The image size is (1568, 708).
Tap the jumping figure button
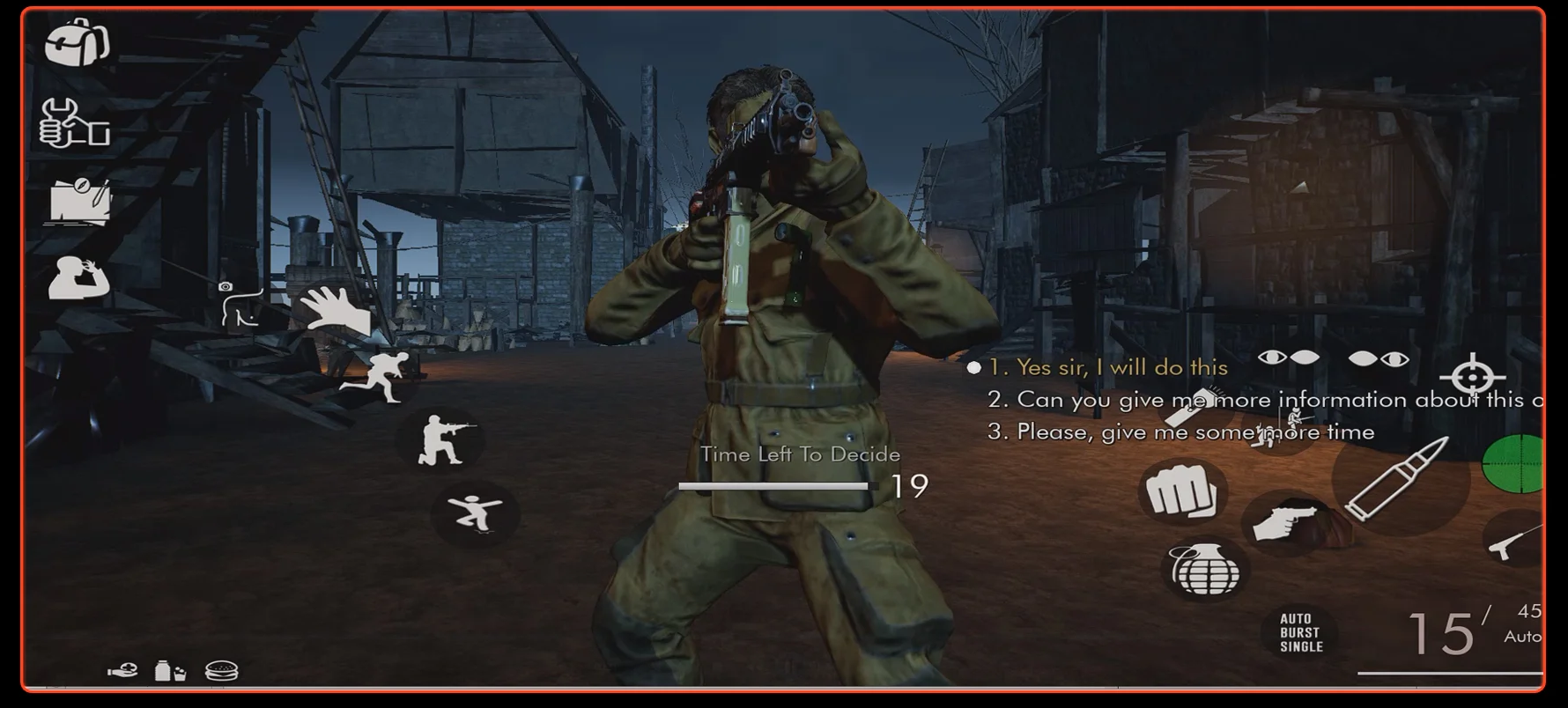(475, 514)
